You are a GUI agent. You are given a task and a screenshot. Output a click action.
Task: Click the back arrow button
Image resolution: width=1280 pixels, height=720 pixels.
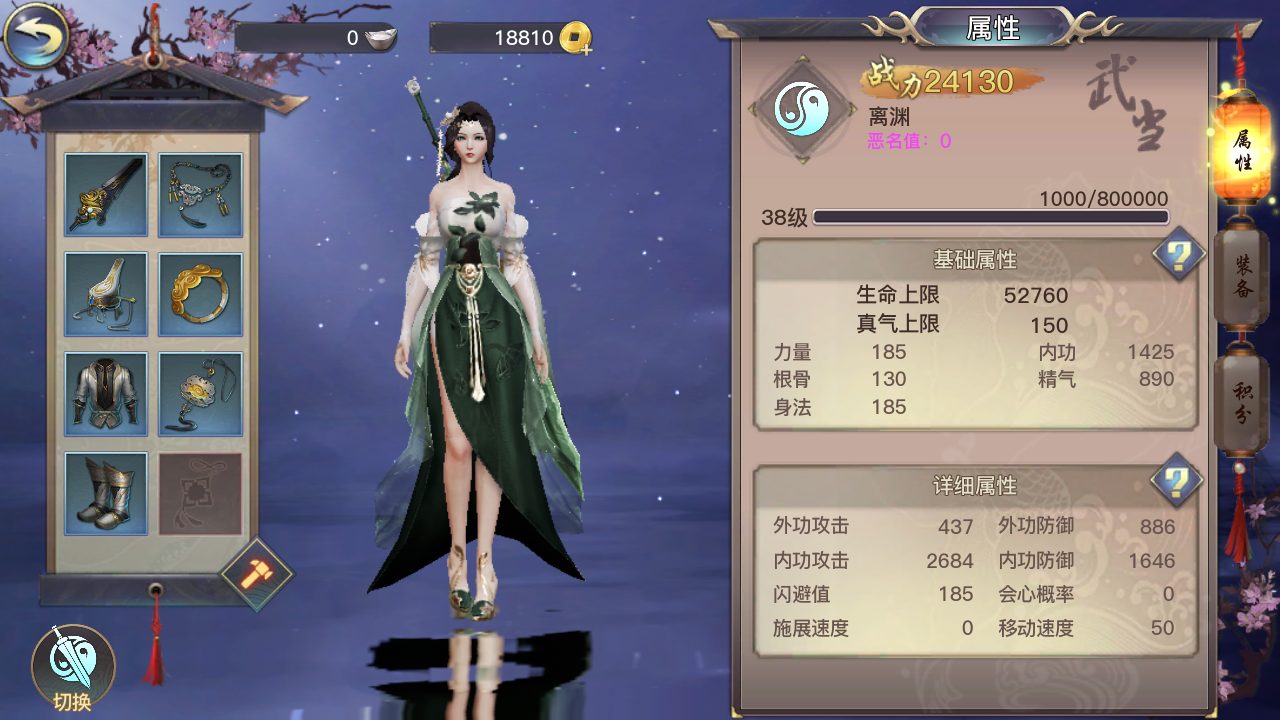coord(35,33)
